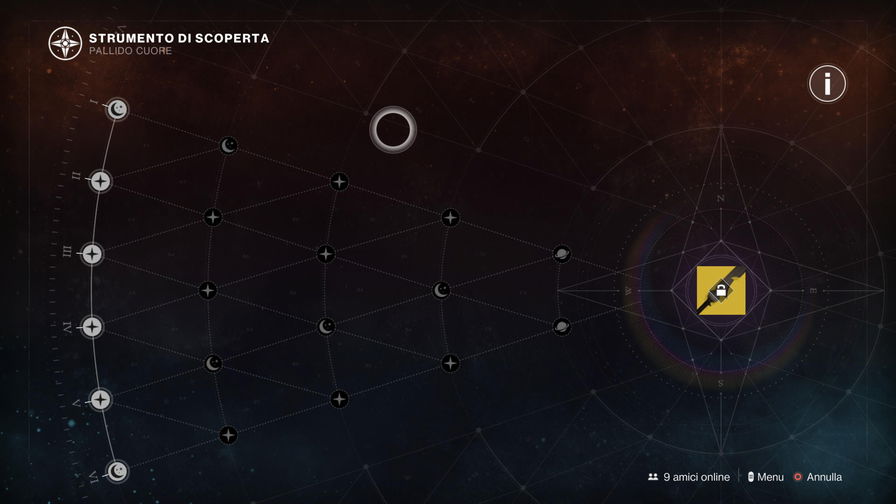Select the star node marked II
Viewport: 896px width, 504px height.
click(100, 181)
